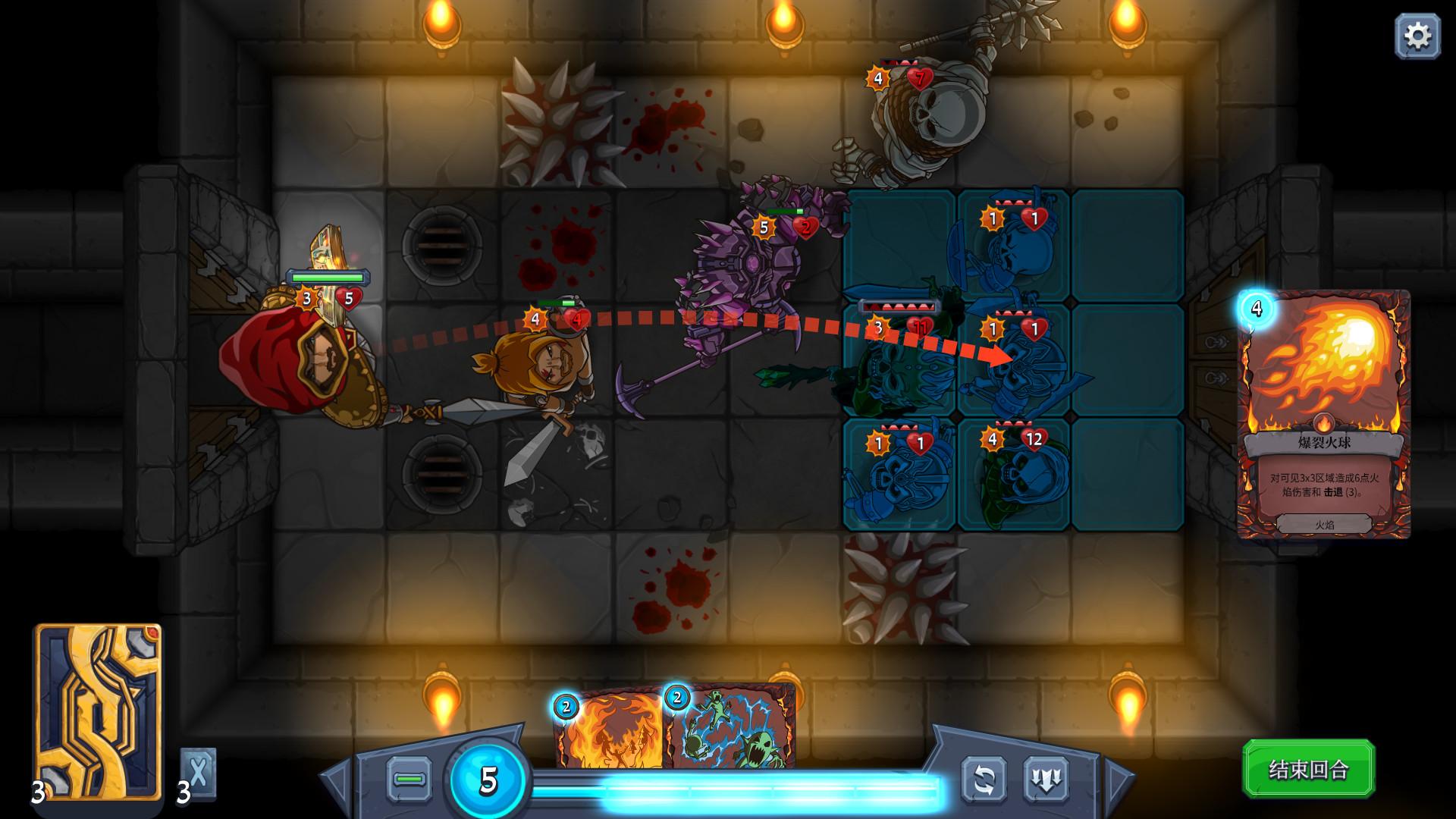Click the 4 mana cost bubble on card
1456x819 pixels.
(x=1257, y=309)
